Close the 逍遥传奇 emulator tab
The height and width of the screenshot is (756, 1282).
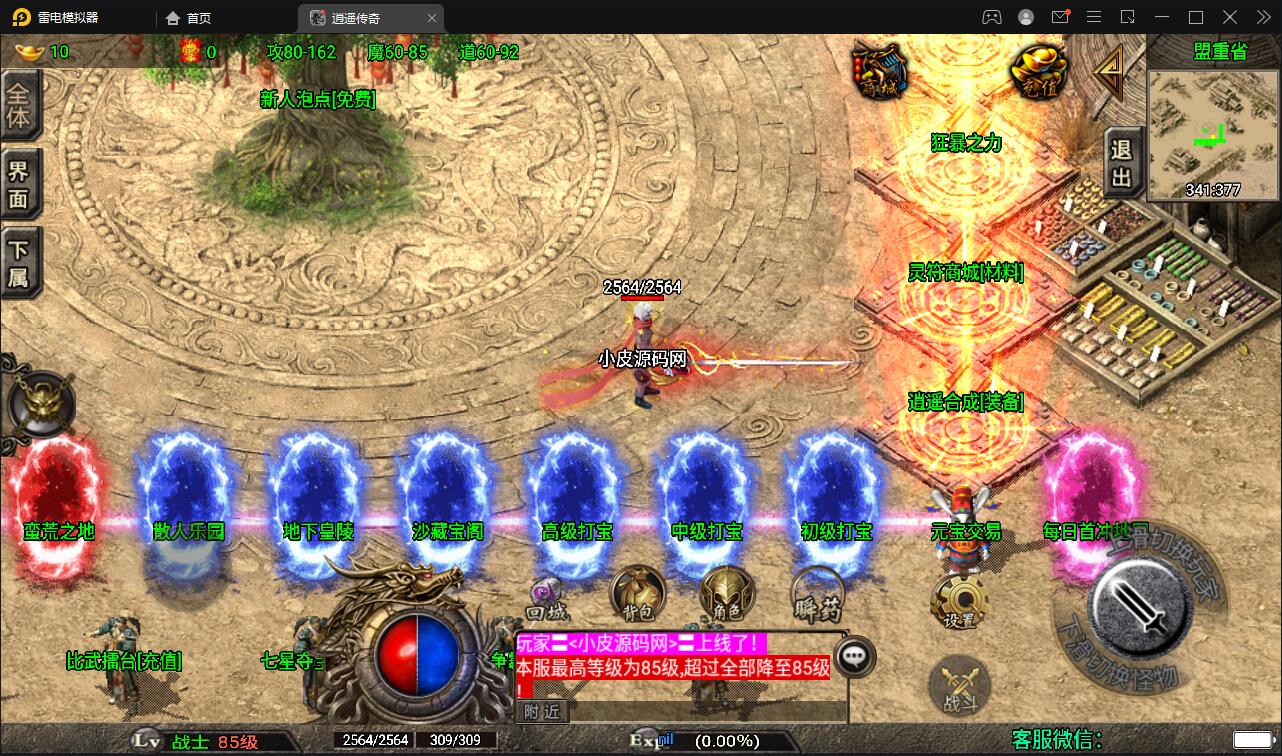[432, 18]
